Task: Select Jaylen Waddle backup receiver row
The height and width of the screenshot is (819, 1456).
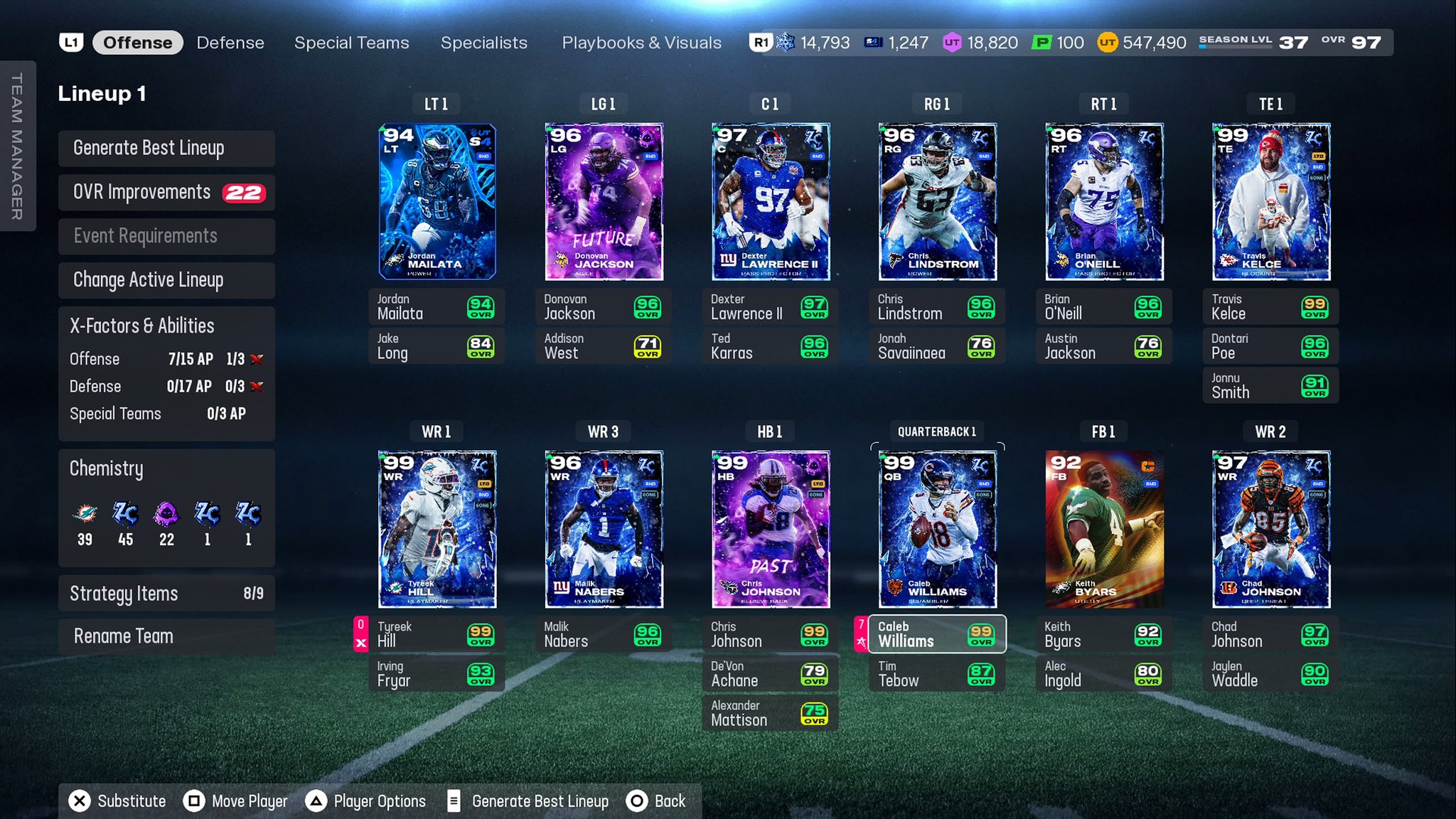Action: (1270, 674)
